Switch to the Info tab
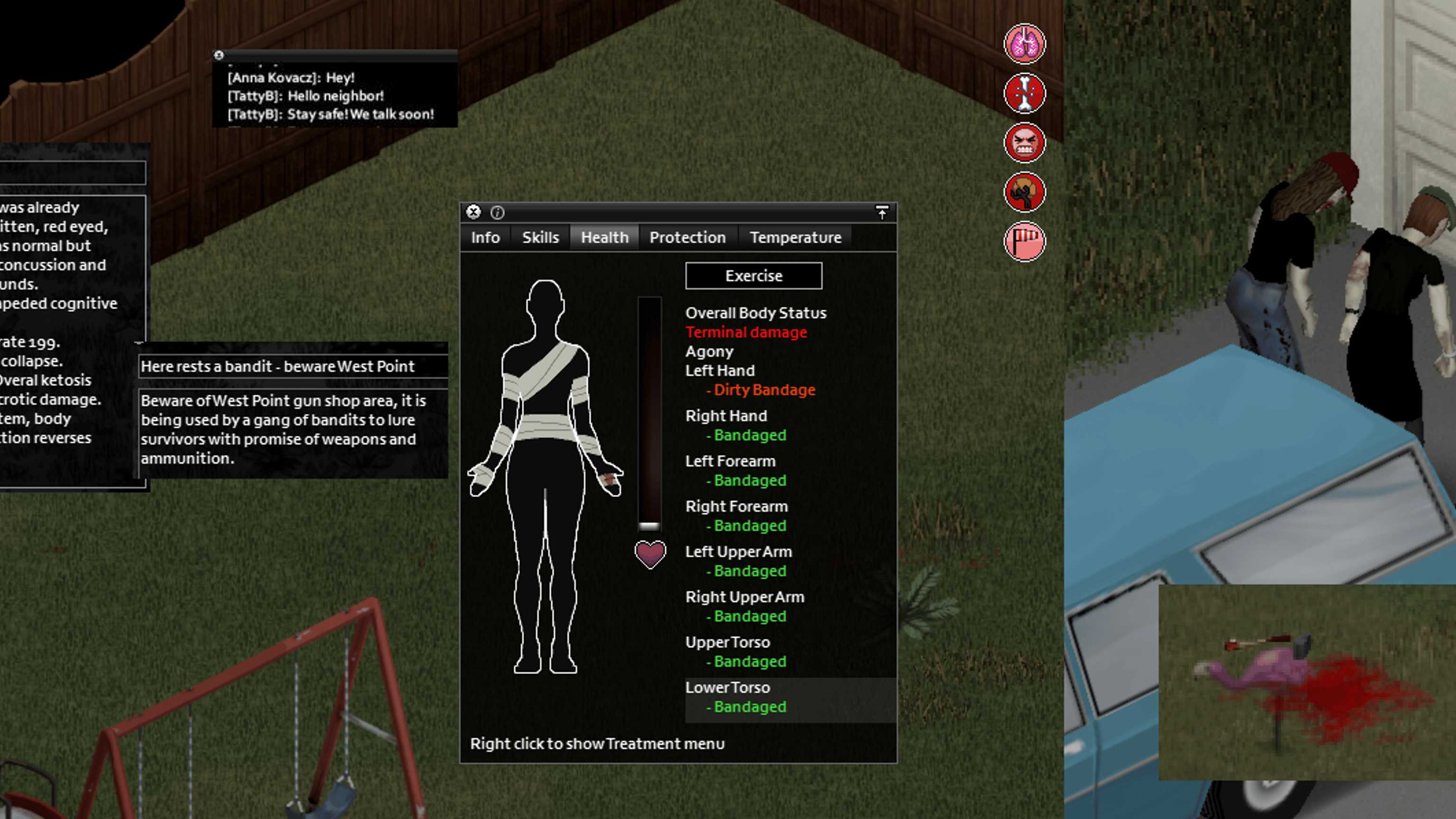The height and width of the screenshot is (819, 1456). pos(485,237)
